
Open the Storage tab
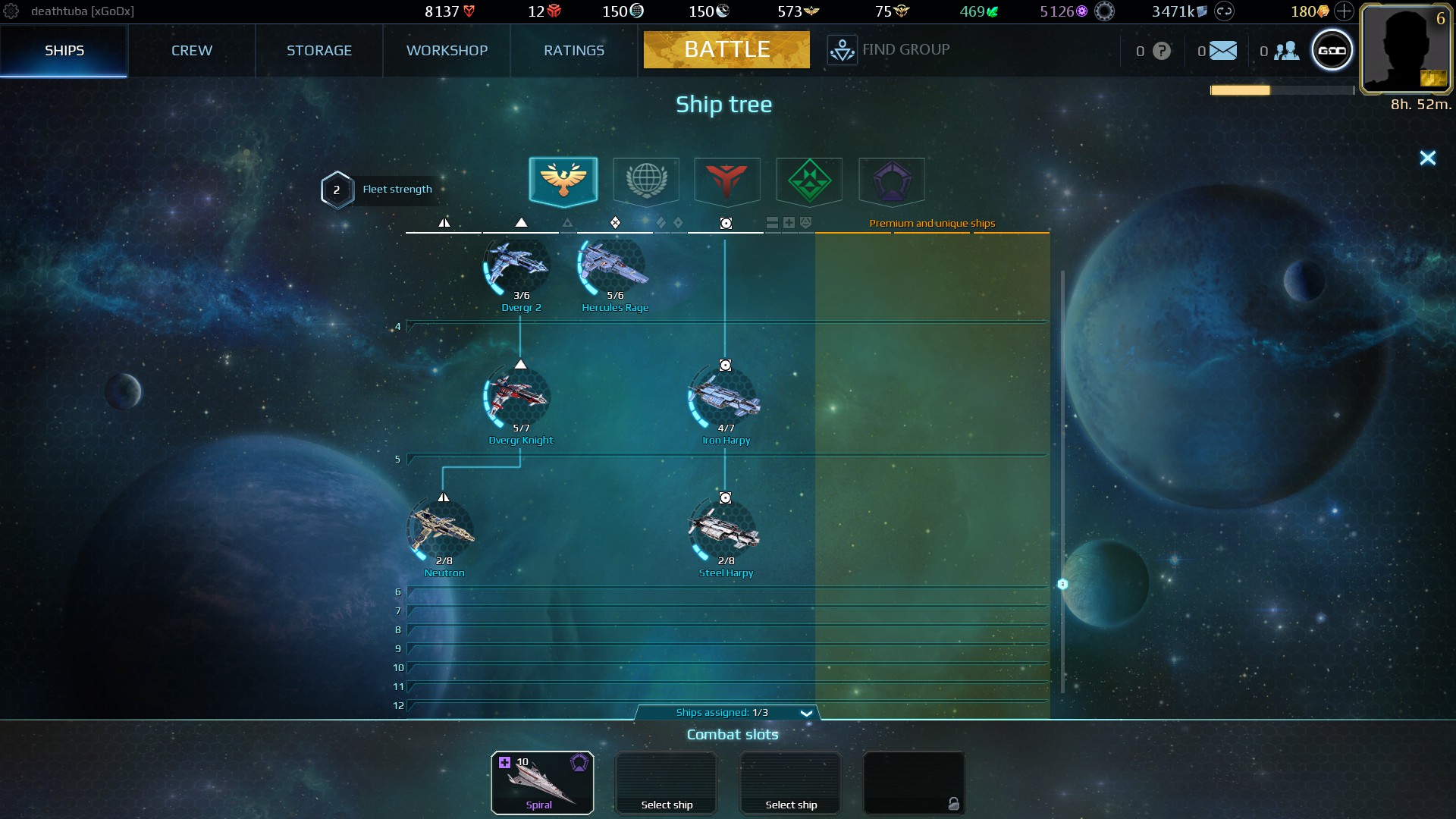pyautogui.click(x=318, y=50)
